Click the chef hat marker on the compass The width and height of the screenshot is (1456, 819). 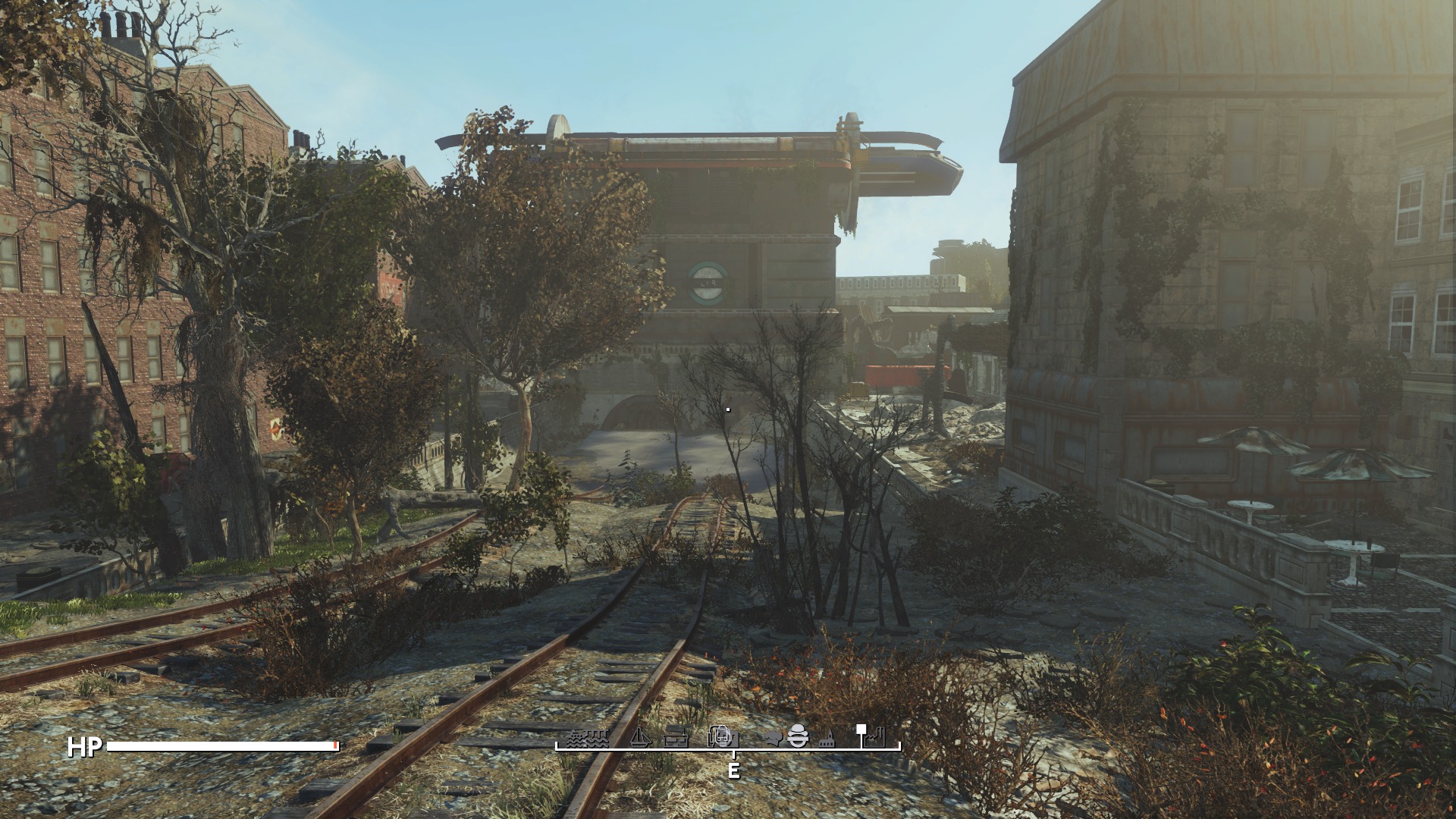[x=773, y=737]
